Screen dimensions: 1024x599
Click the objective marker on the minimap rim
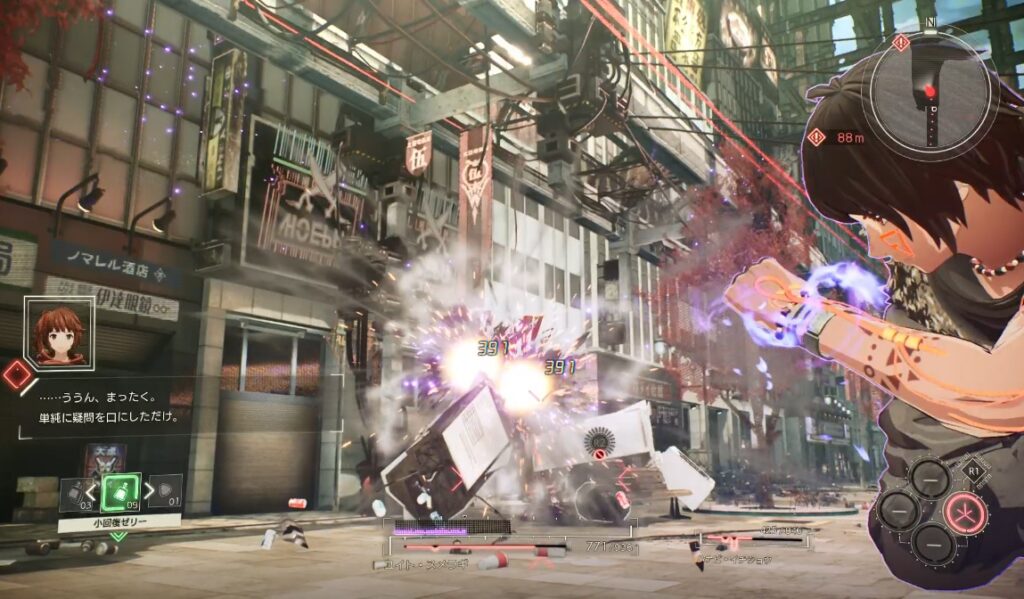point(901,42)
